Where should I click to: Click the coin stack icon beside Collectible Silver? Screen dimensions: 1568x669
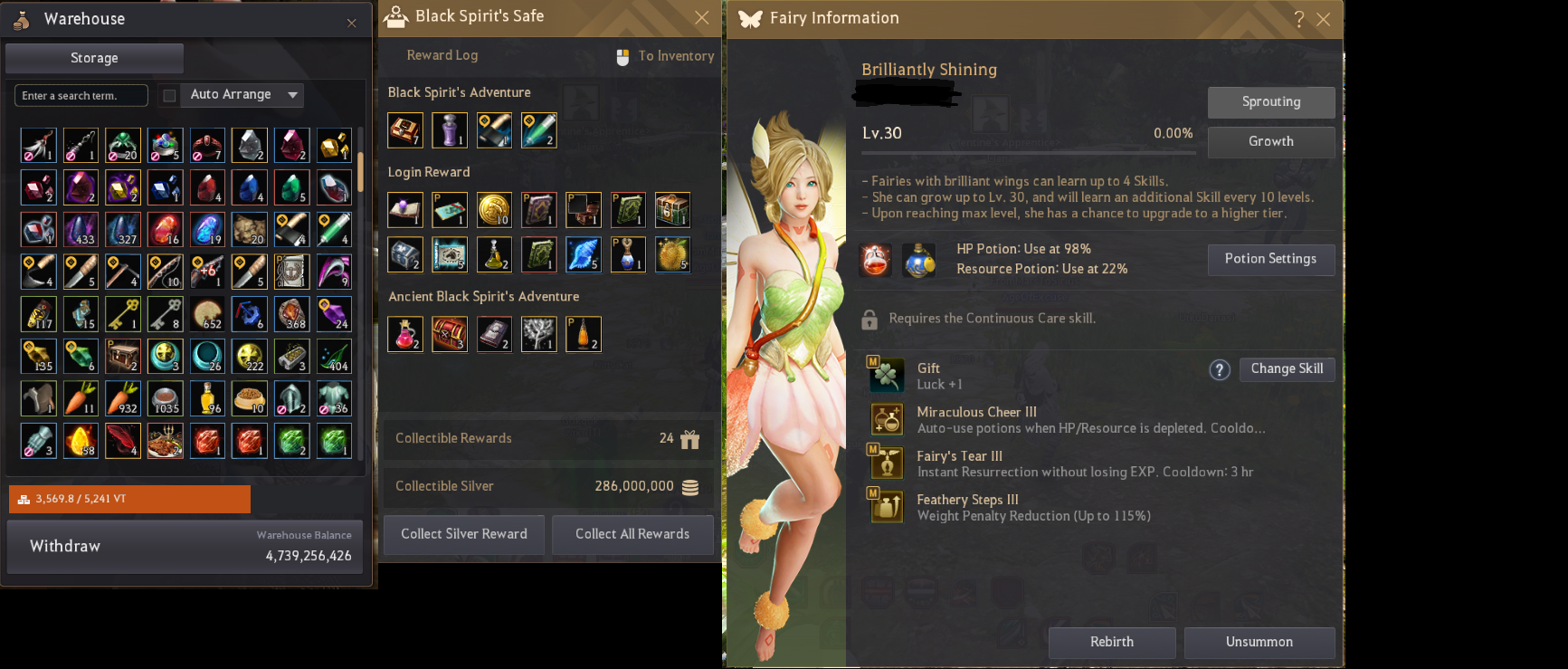coord(689,487)
